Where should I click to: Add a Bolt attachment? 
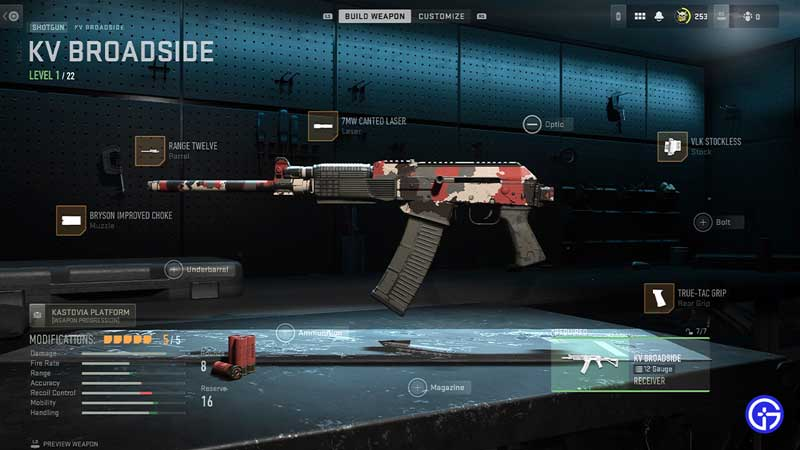[x=703, y=222]
